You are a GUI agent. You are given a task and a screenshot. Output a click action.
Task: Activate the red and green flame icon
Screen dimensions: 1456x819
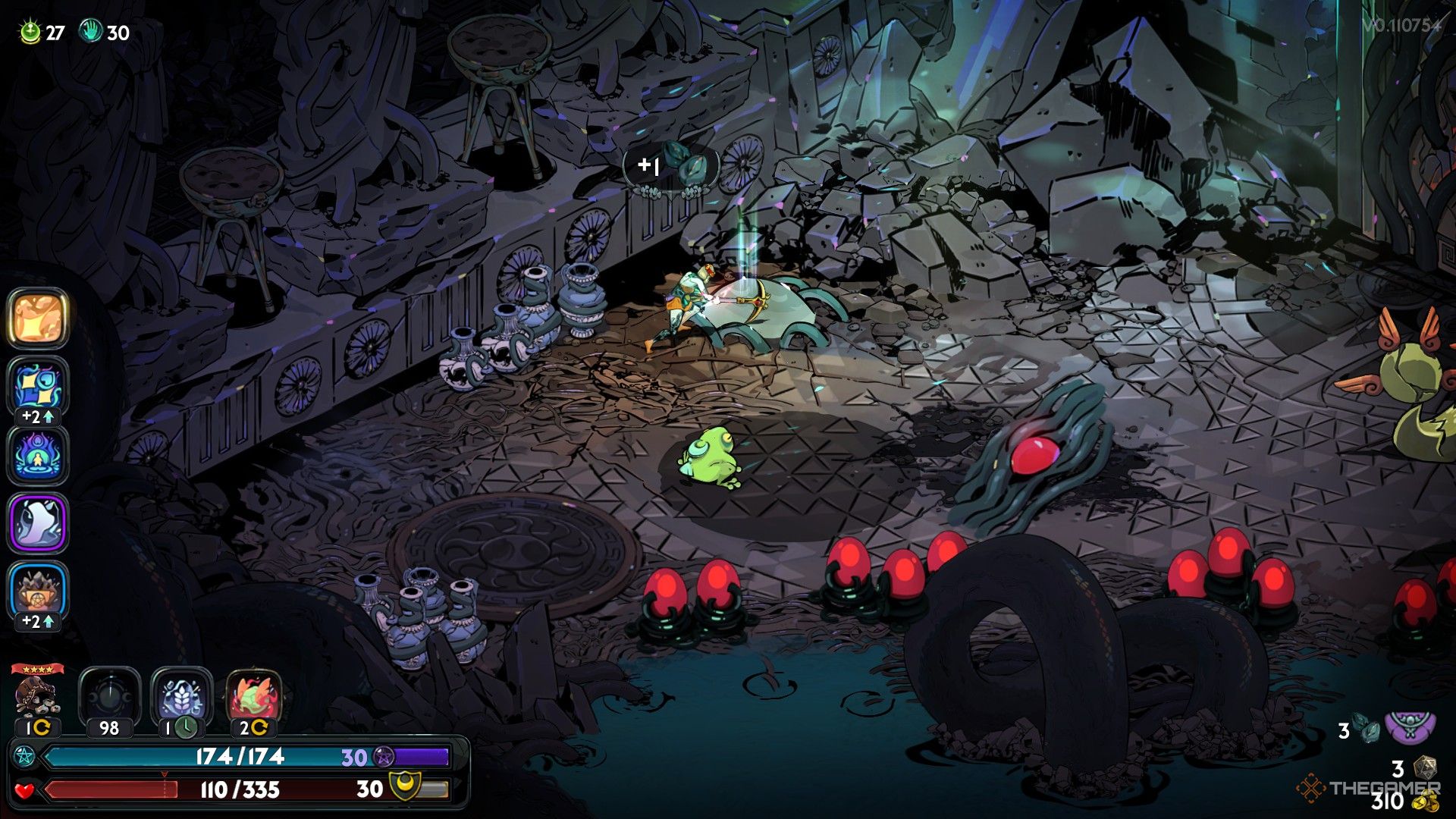pos(254,696)
